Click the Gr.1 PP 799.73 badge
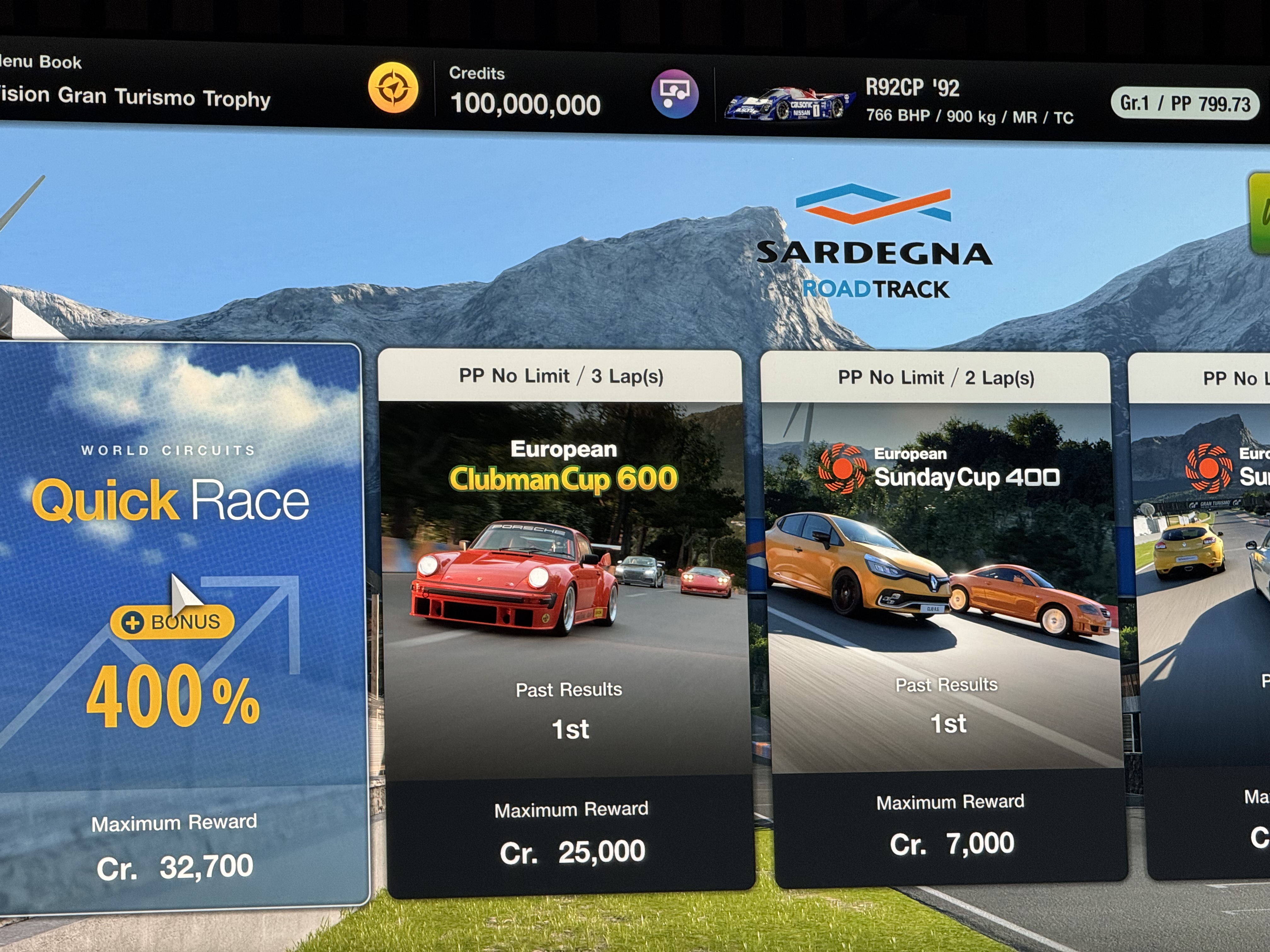Image resolution: width=1270 pixels, height=952 pixels. click(1185, 104)
